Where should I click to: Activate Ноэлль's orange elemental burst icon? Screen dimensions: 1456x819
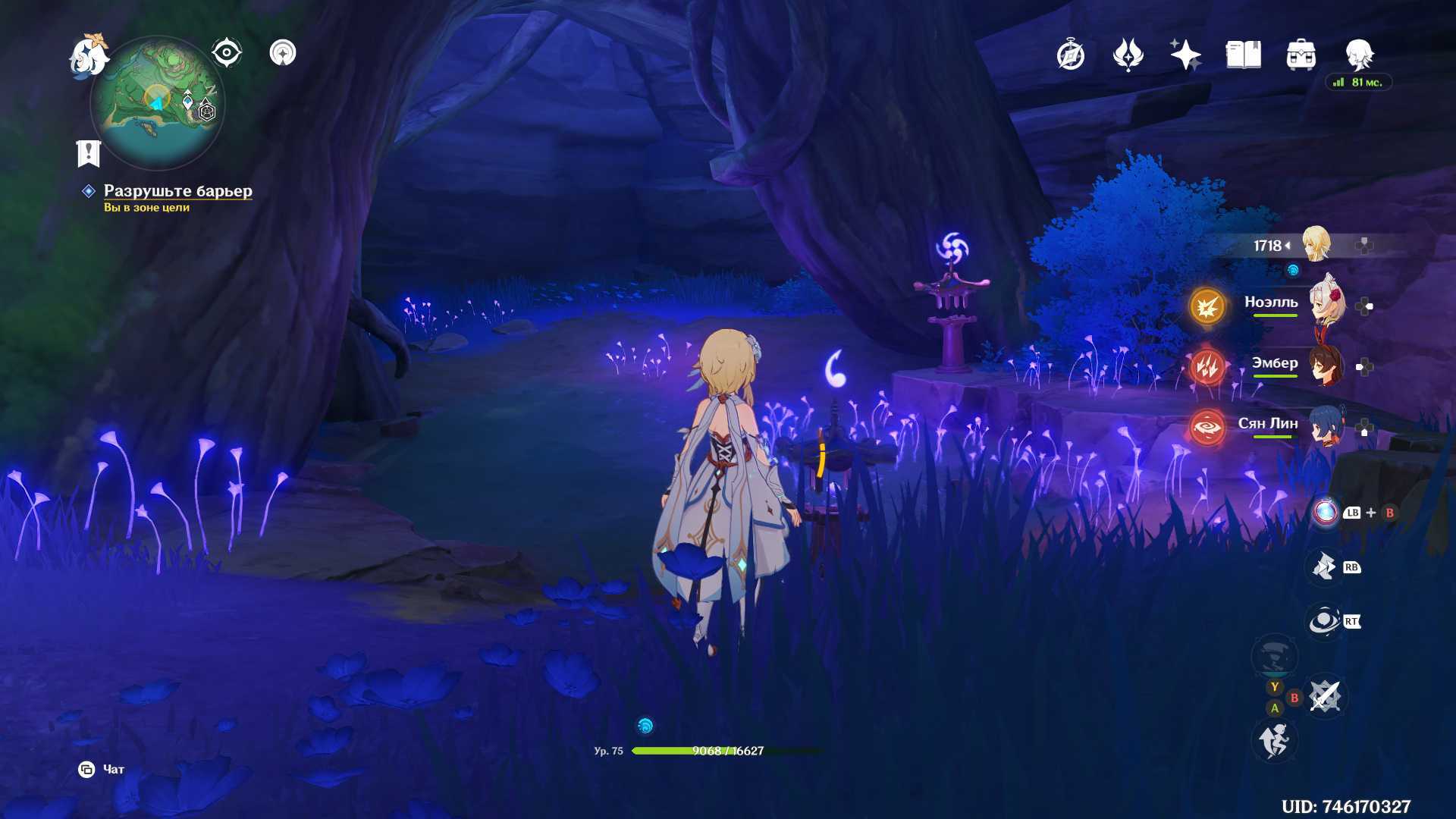coord(1207,306)
